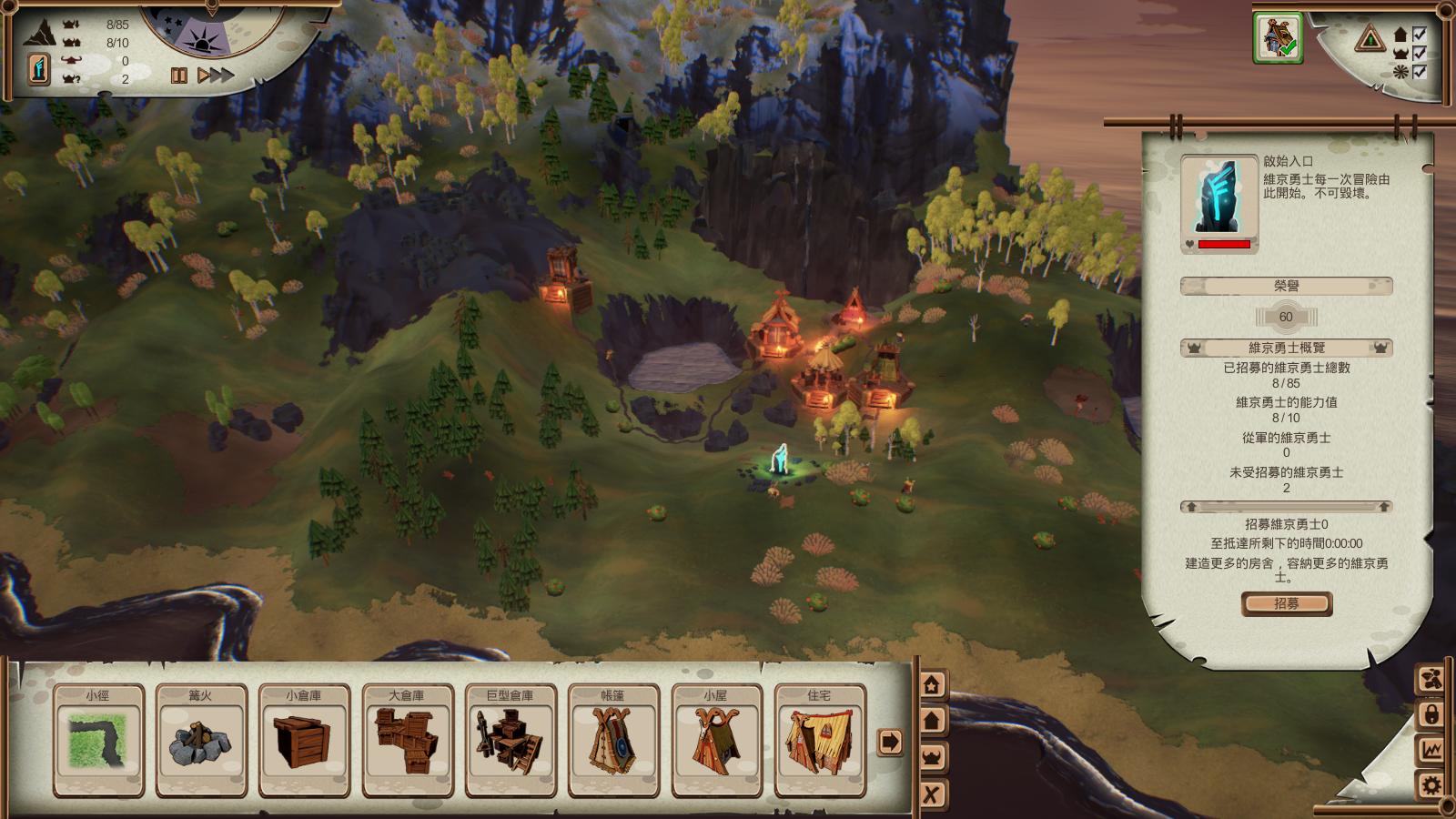Viewport: 1456px width, 819px height.
Task: Toggle the round sunburst notification checkbox
Action: click(x=1419, y=71)
